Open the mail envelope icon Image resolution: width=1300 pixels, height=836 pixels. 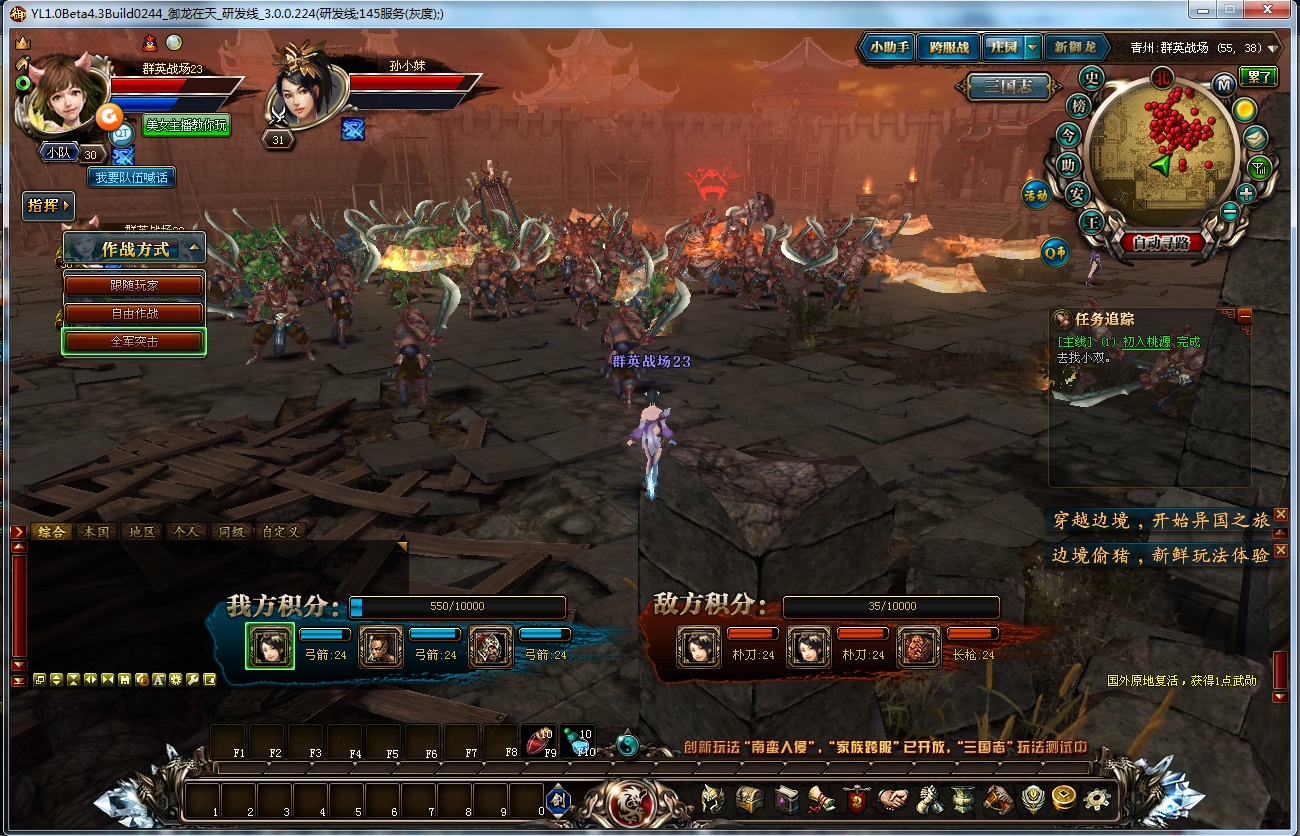(1257, 138)
